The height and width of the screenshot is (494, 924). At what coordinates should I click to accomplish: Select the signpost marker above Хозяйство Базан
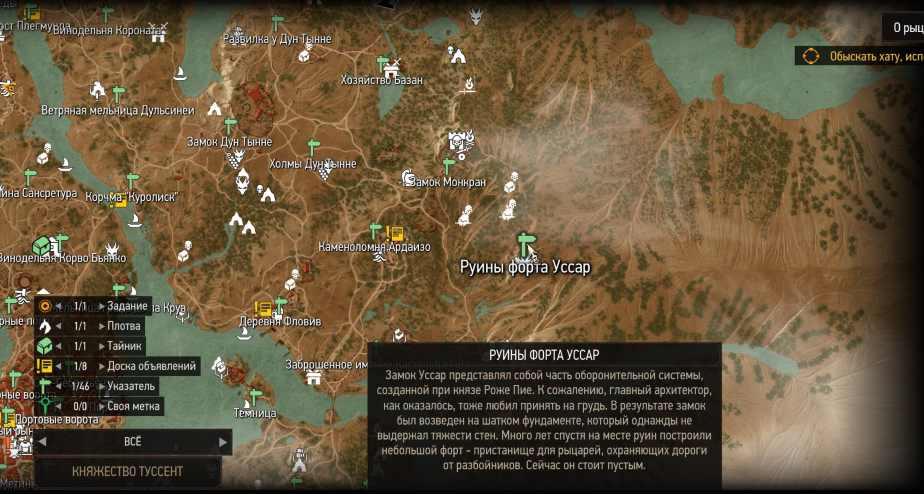click(380, 63)
